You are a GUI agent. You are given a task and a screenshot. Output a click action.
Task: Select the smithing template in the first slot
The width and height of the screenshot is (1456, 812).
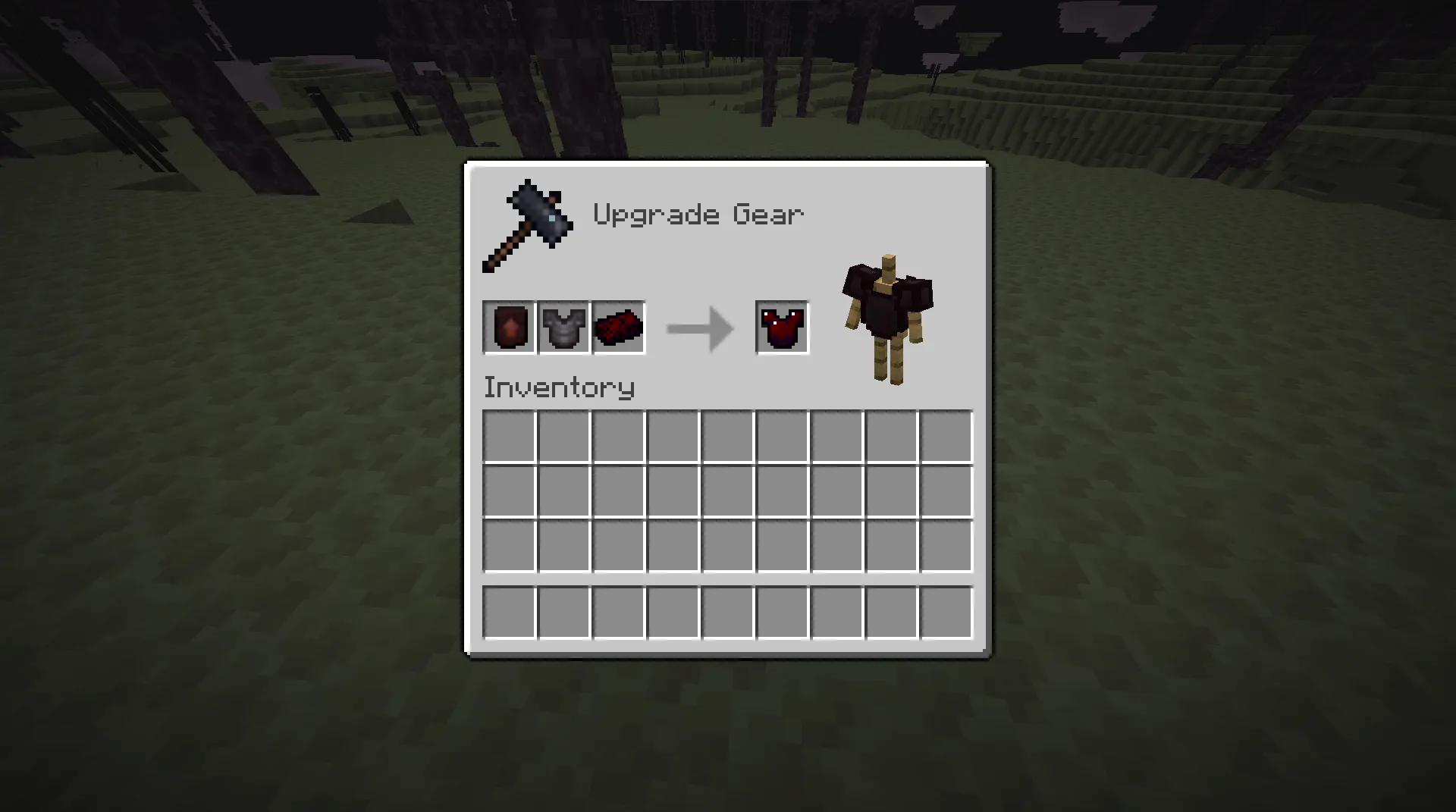click(x=509, y=328)
